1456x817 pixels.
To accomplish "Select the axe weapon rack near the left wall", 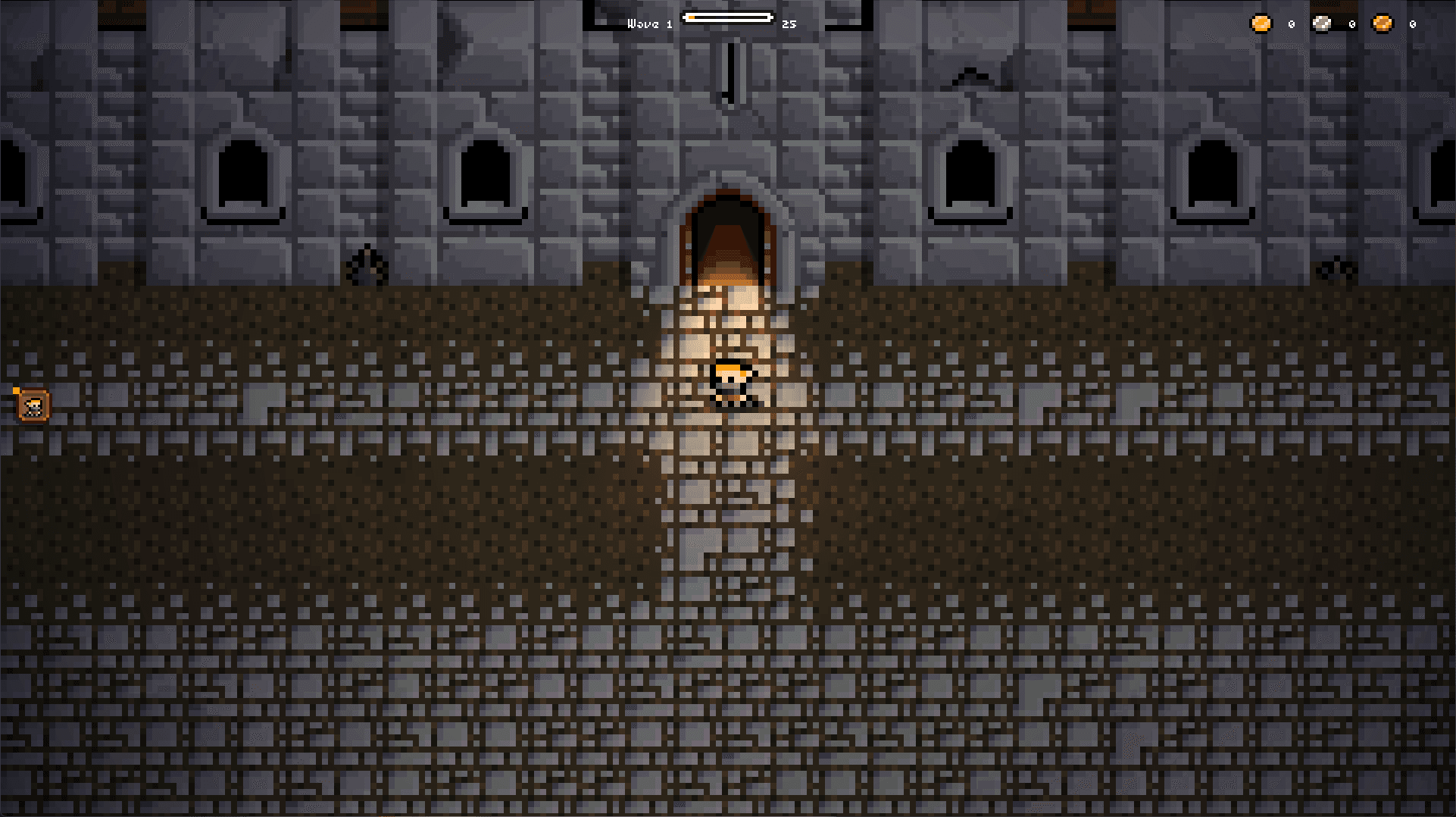I will (x=366, y=265).
